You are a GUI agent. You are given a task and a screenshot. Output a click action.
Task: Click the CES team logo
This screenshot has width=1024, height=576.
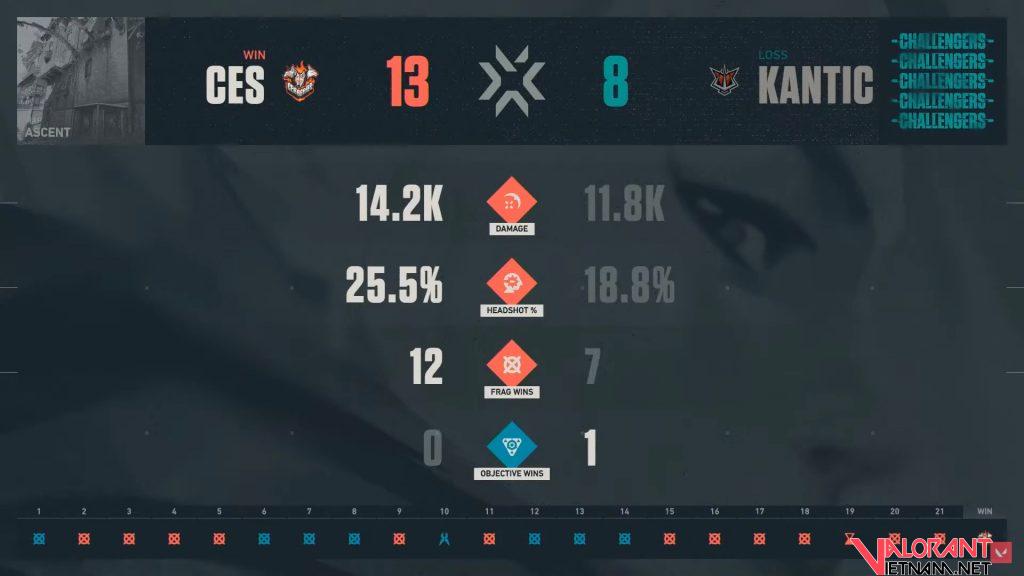[298, 83]
